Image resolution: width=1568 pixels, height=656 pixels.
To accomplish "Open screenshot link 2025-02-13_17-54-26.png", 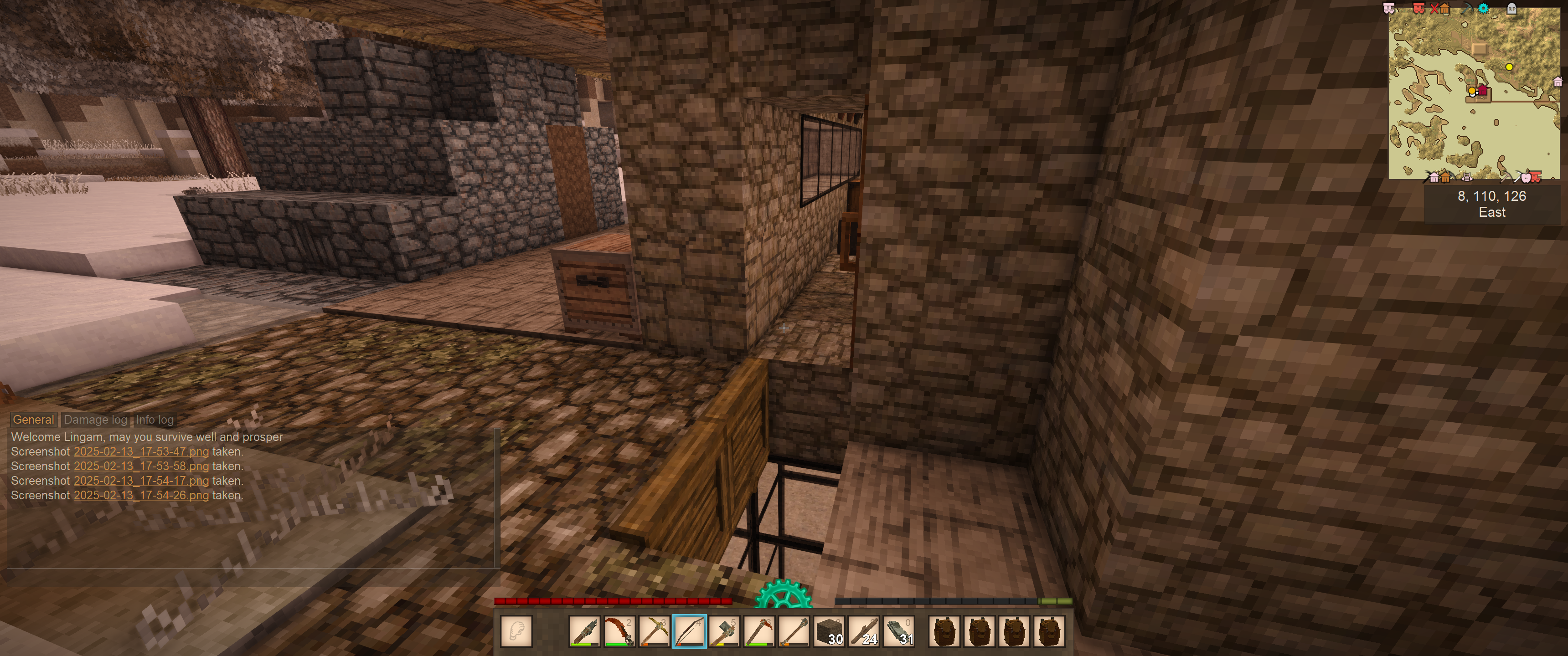I will pyautogui.click(x=141, y=495).
